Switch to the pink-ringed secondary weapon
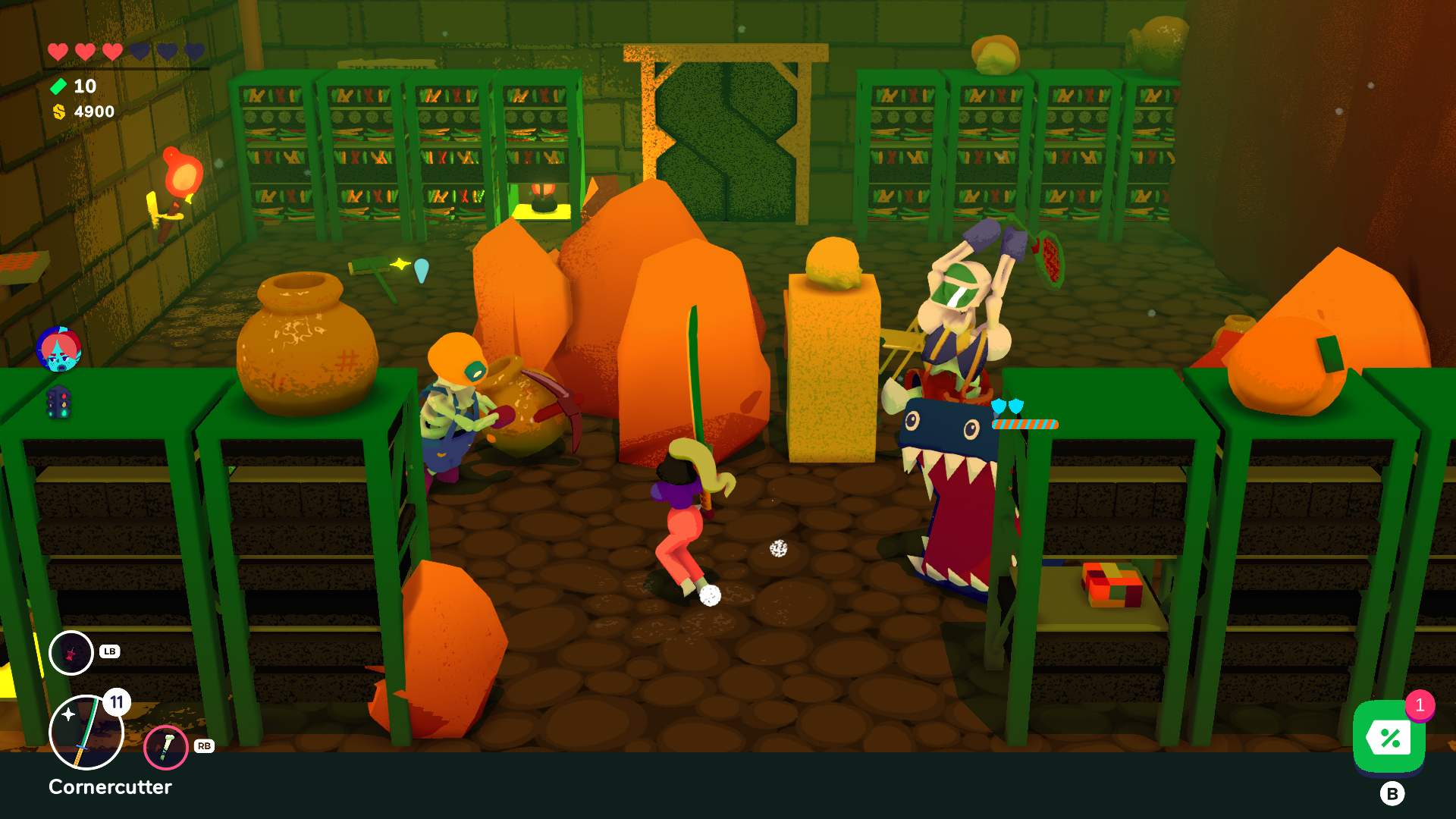 [165, 747]
